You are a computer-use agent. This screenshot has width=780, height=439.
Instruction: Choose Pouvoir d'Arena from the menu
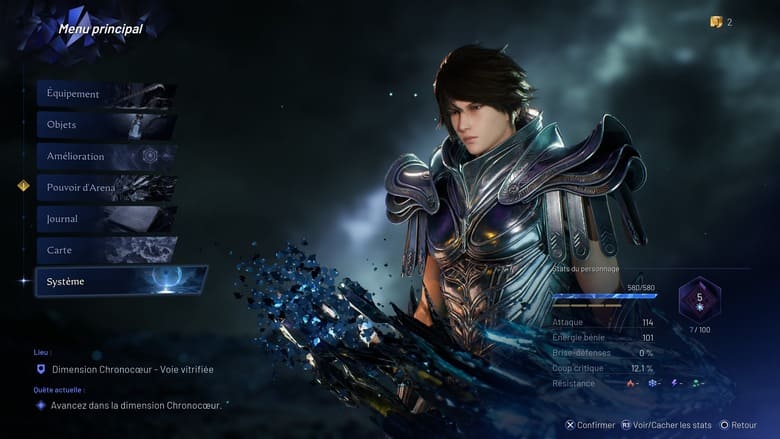coord(106,187)
